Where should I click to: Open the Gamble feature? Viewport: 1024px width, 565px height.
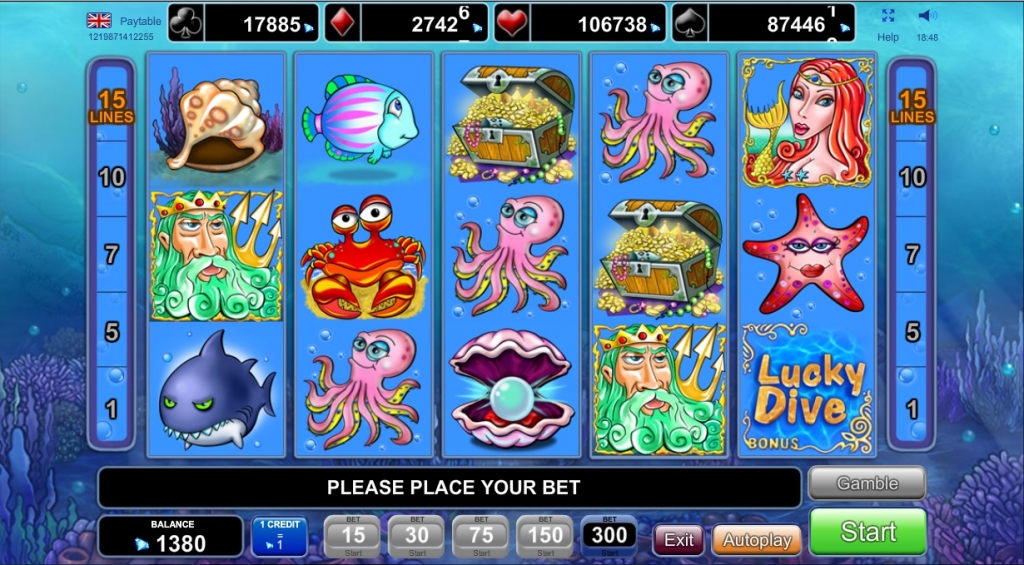tap(867, 483)
